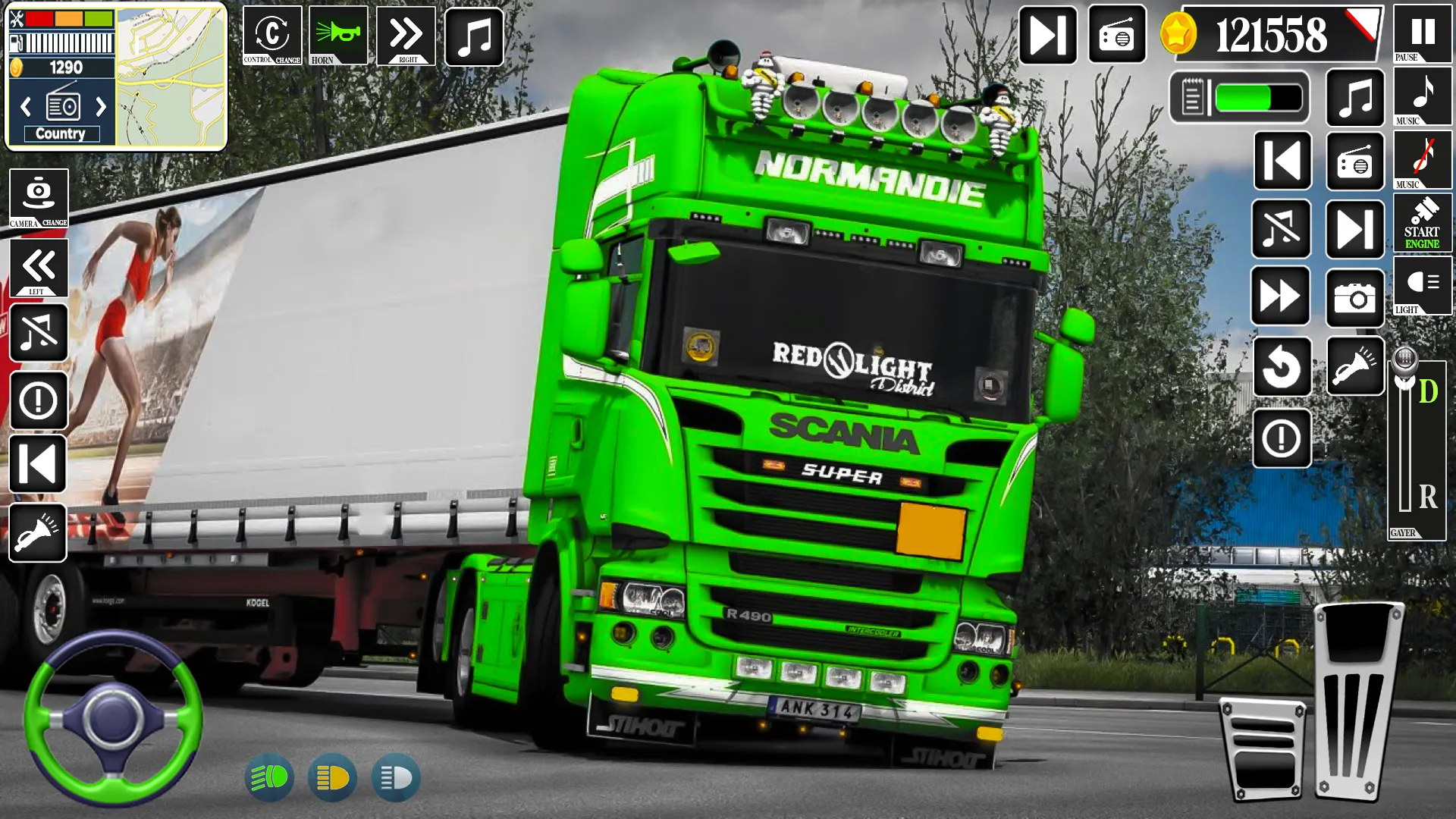Toggle the muted music note icon
The height and width of the screenshot is (819, 1456).
(38, 334)
